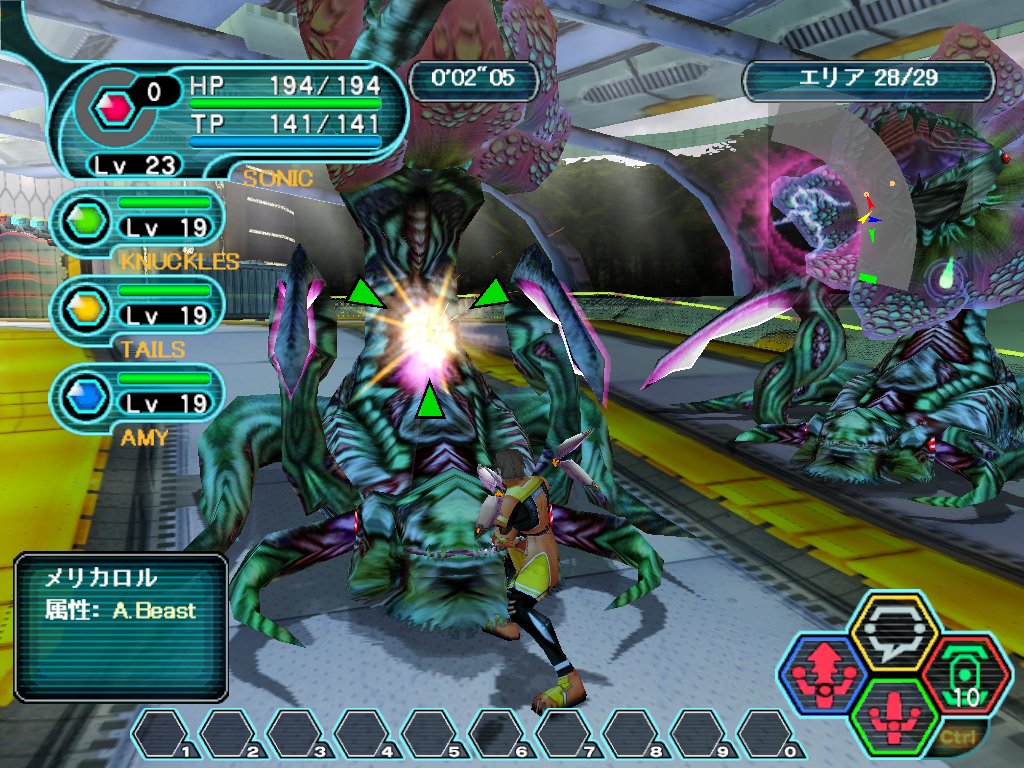Image resolution: width=1024 pixels, height=768 pixels.
Task: Click the enemy info panel reading A.Beast
Action: click(x=121, y=627)
